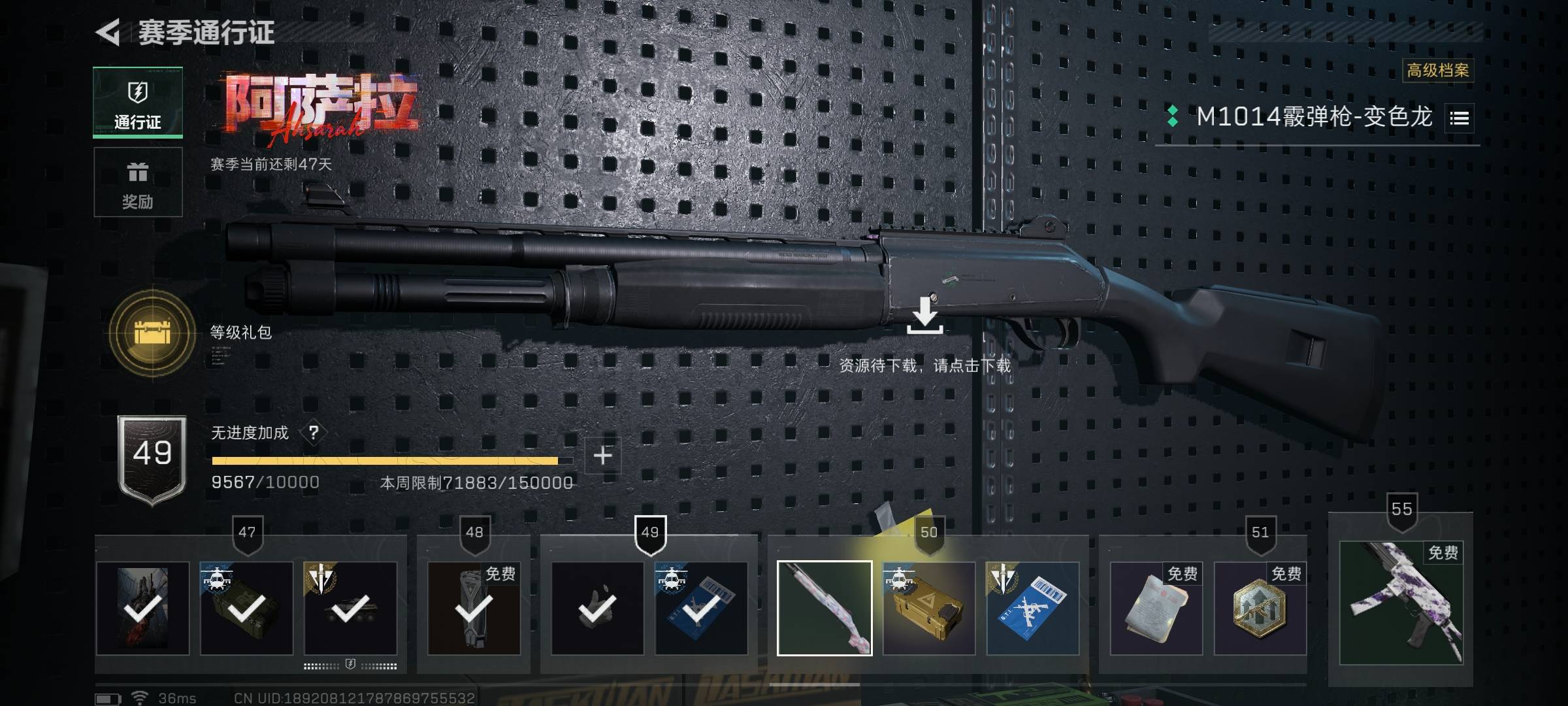The image size is (1568, 706).
Task: Select the claimed armored vehicle reward at level 47
Action: 350,609
